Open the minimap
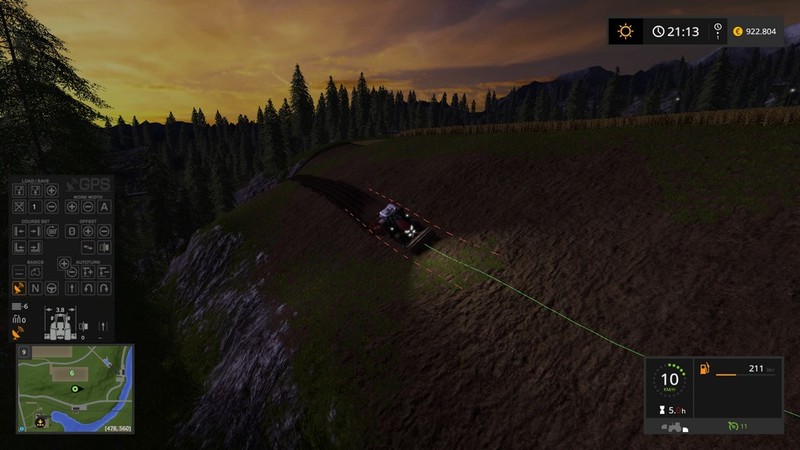800x450 pixels. click(74, 389)
